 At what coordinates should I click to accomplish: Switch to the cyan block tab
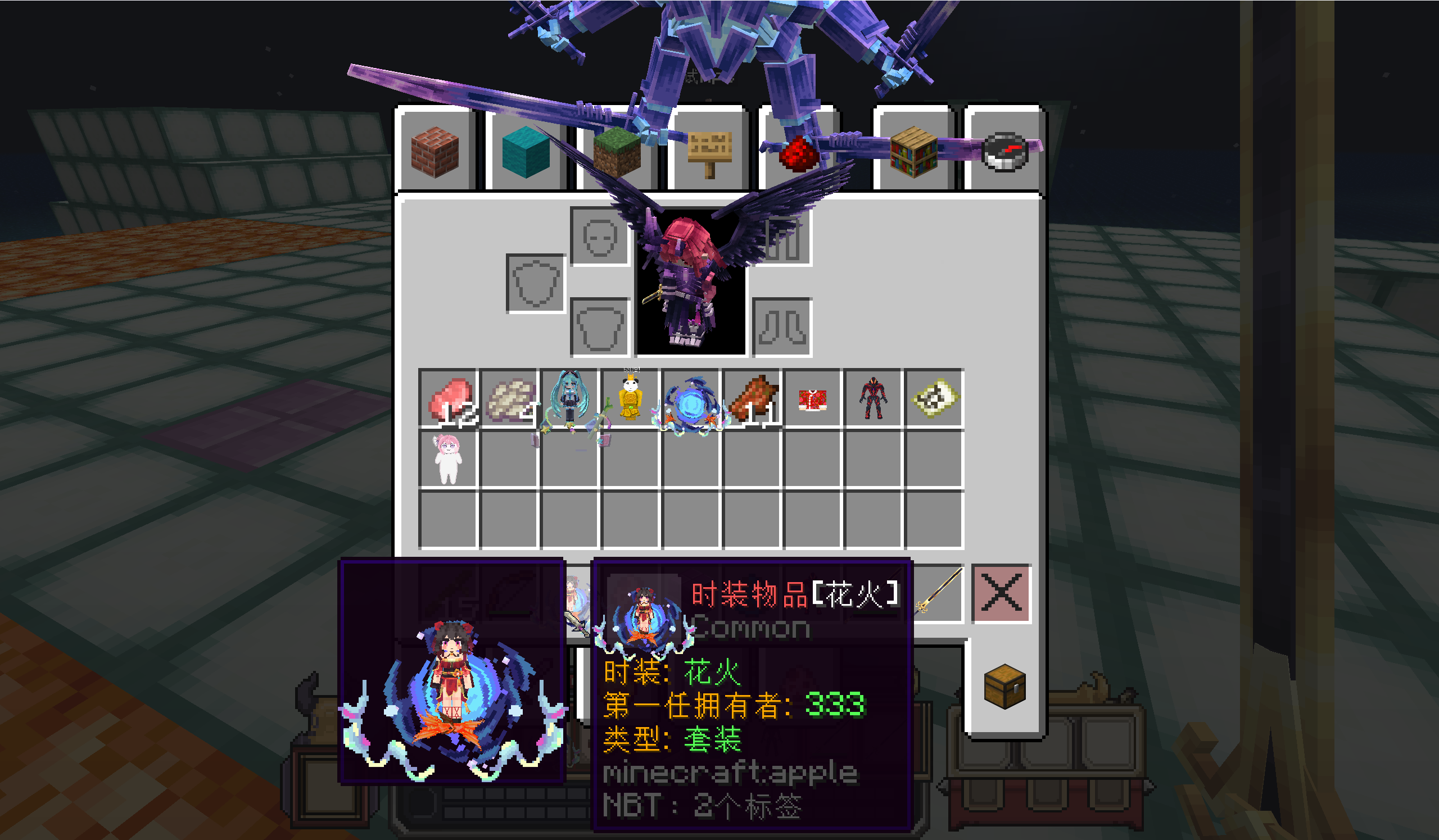(526, 151)
